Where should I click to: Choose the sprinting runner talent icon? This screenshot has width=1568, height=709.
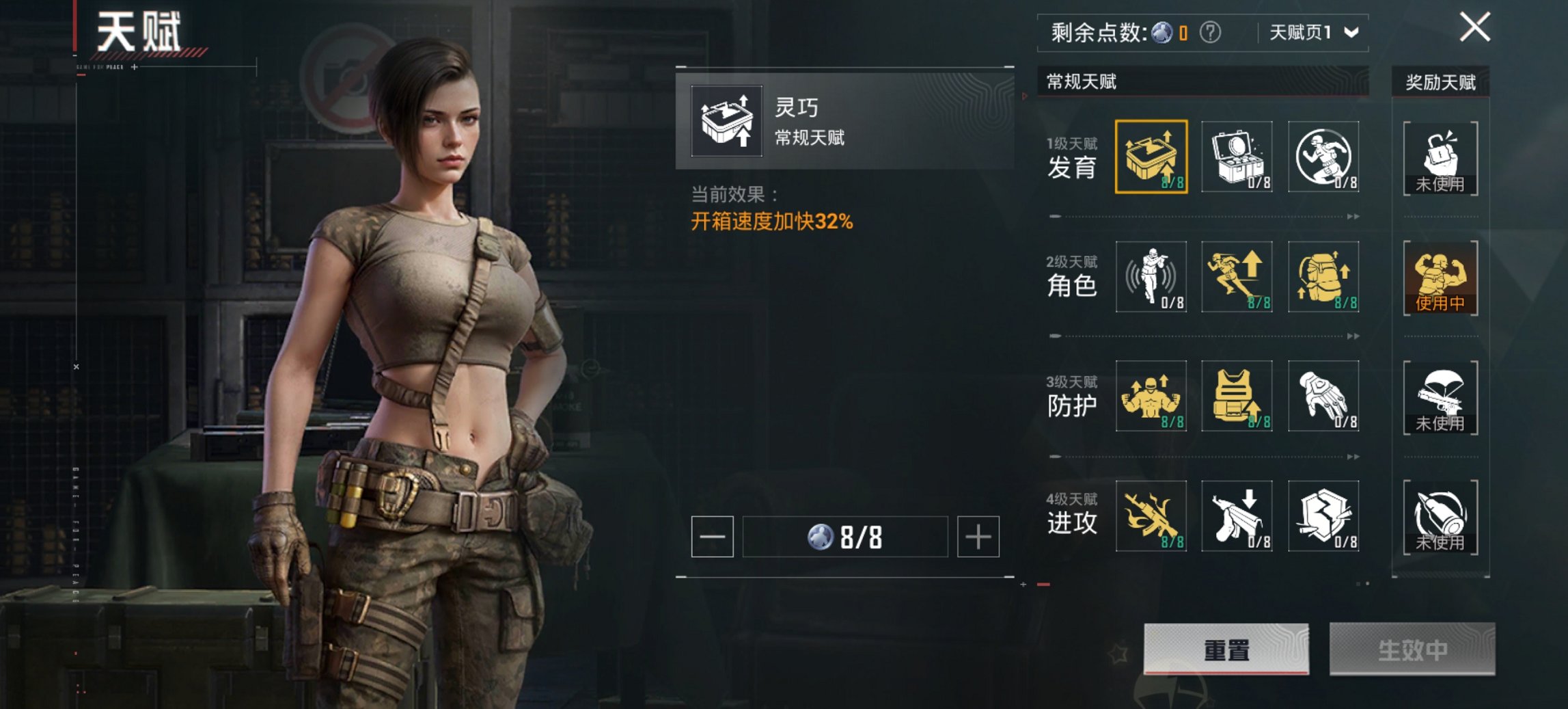[x=1237, y=276]
